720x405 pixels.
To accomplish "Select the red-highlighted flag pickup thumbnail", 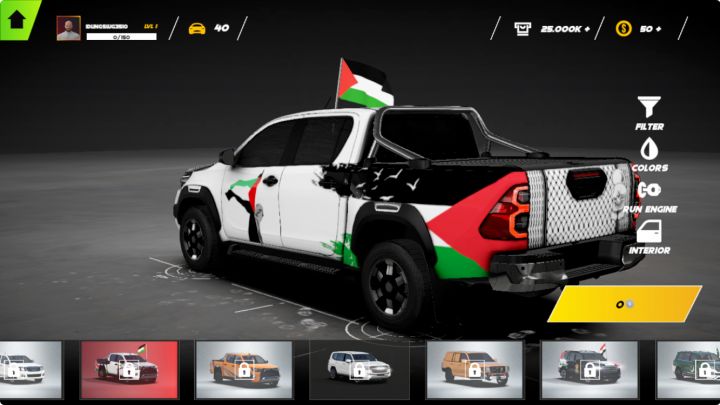I will 129,369.
